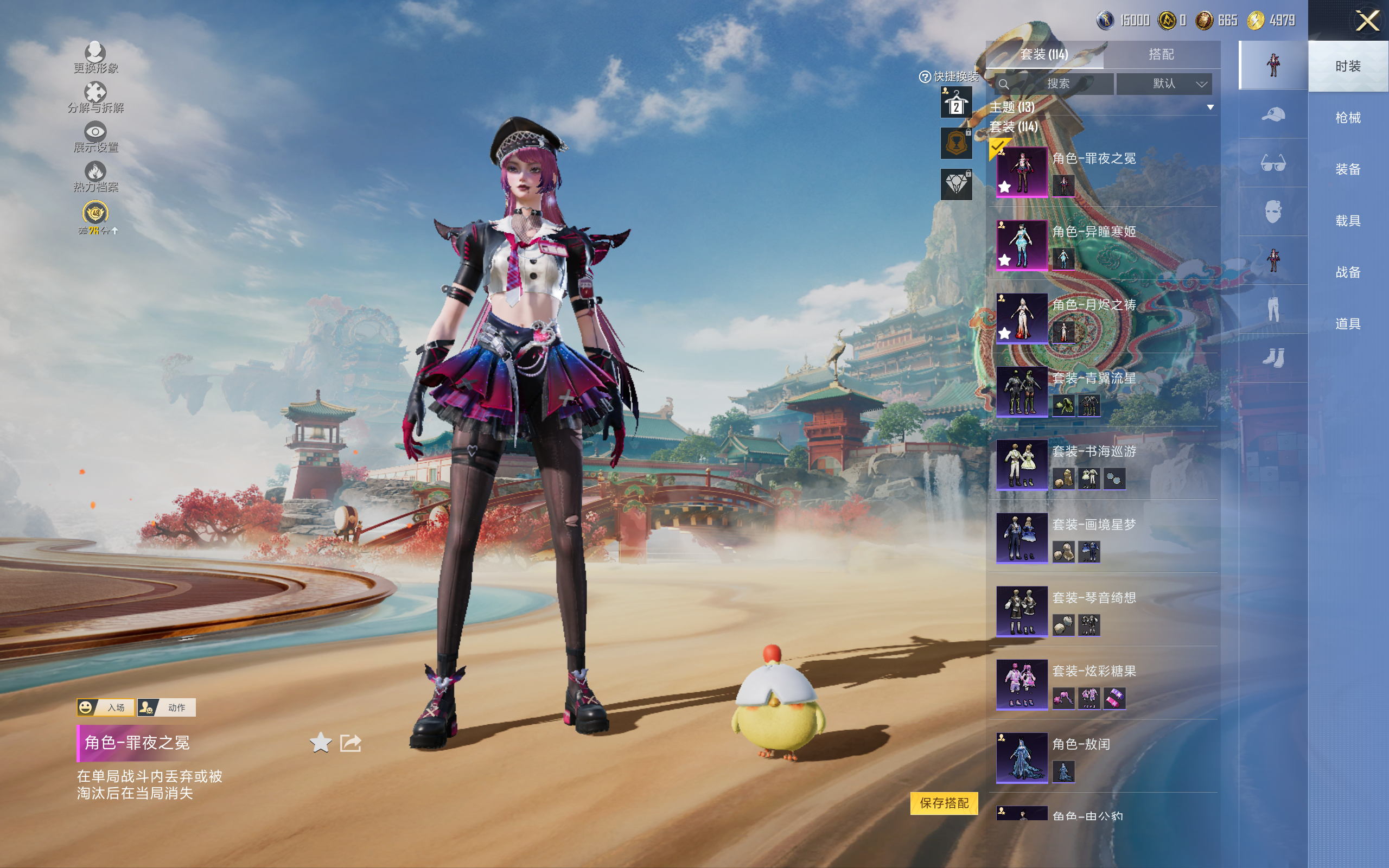Save the outfit with 保存搭配
Image resolution: width=1389 pixels, height=868 pixels.
click(x=944, y=802)
